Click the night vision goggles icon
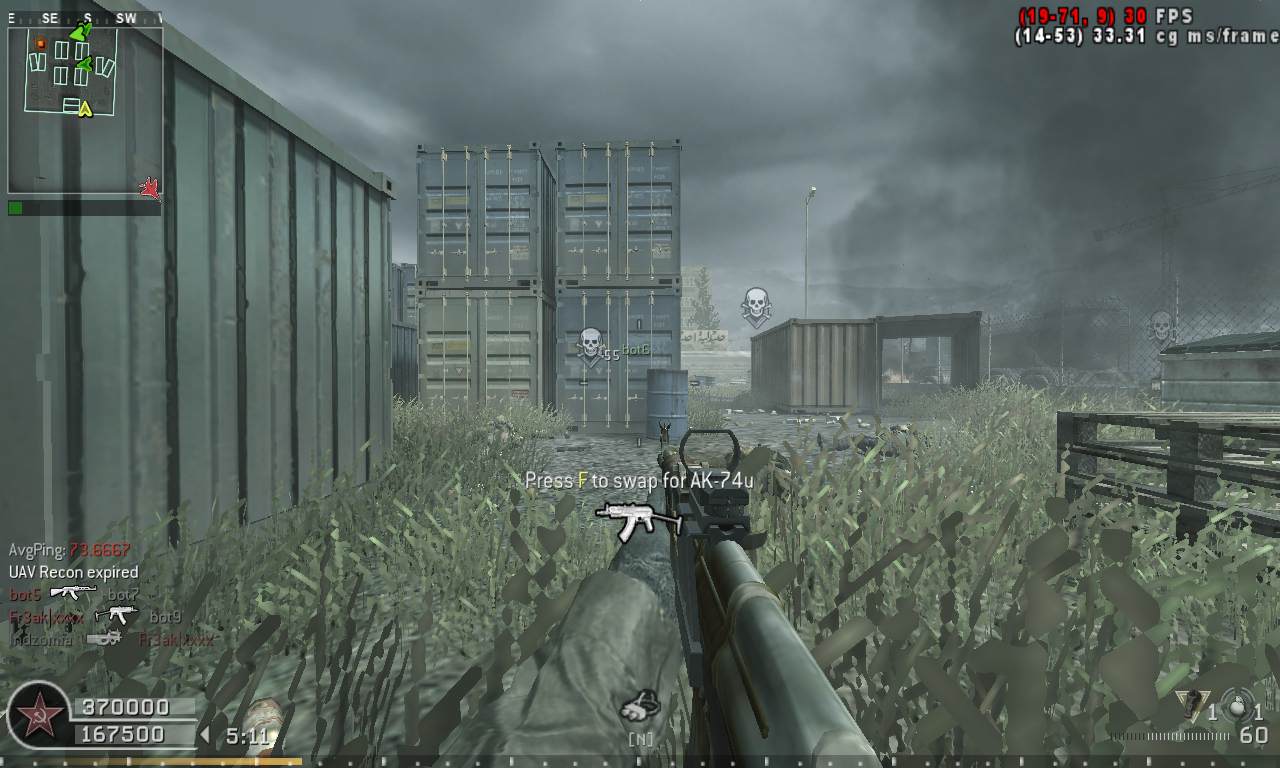The image size is (1280, 768). pos(639,707)
